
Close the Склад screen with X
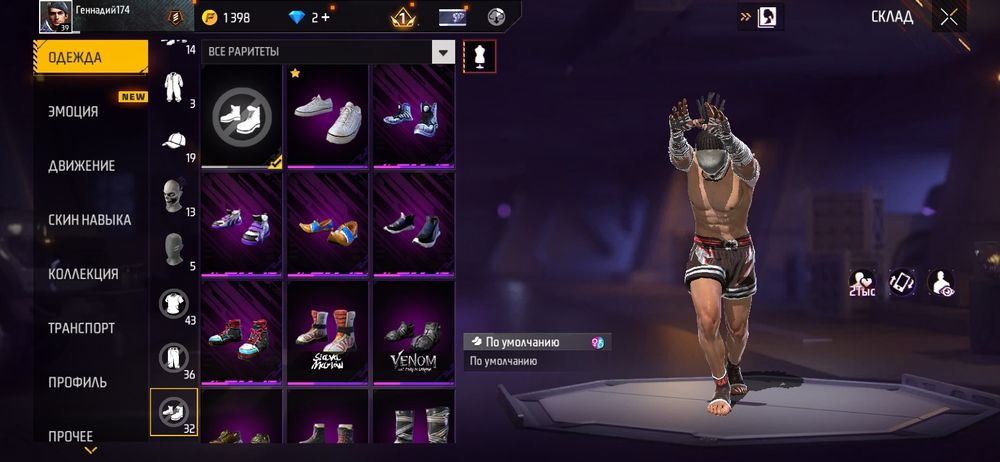point(948,17)
